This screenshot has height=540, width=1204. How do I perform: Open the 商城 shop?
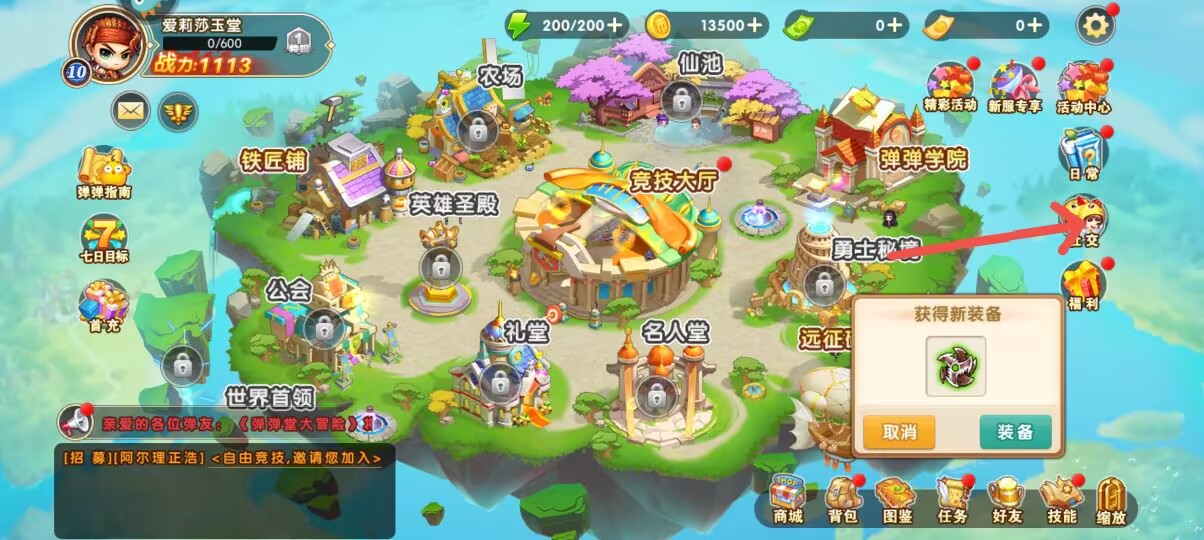(x=788, y=499)
